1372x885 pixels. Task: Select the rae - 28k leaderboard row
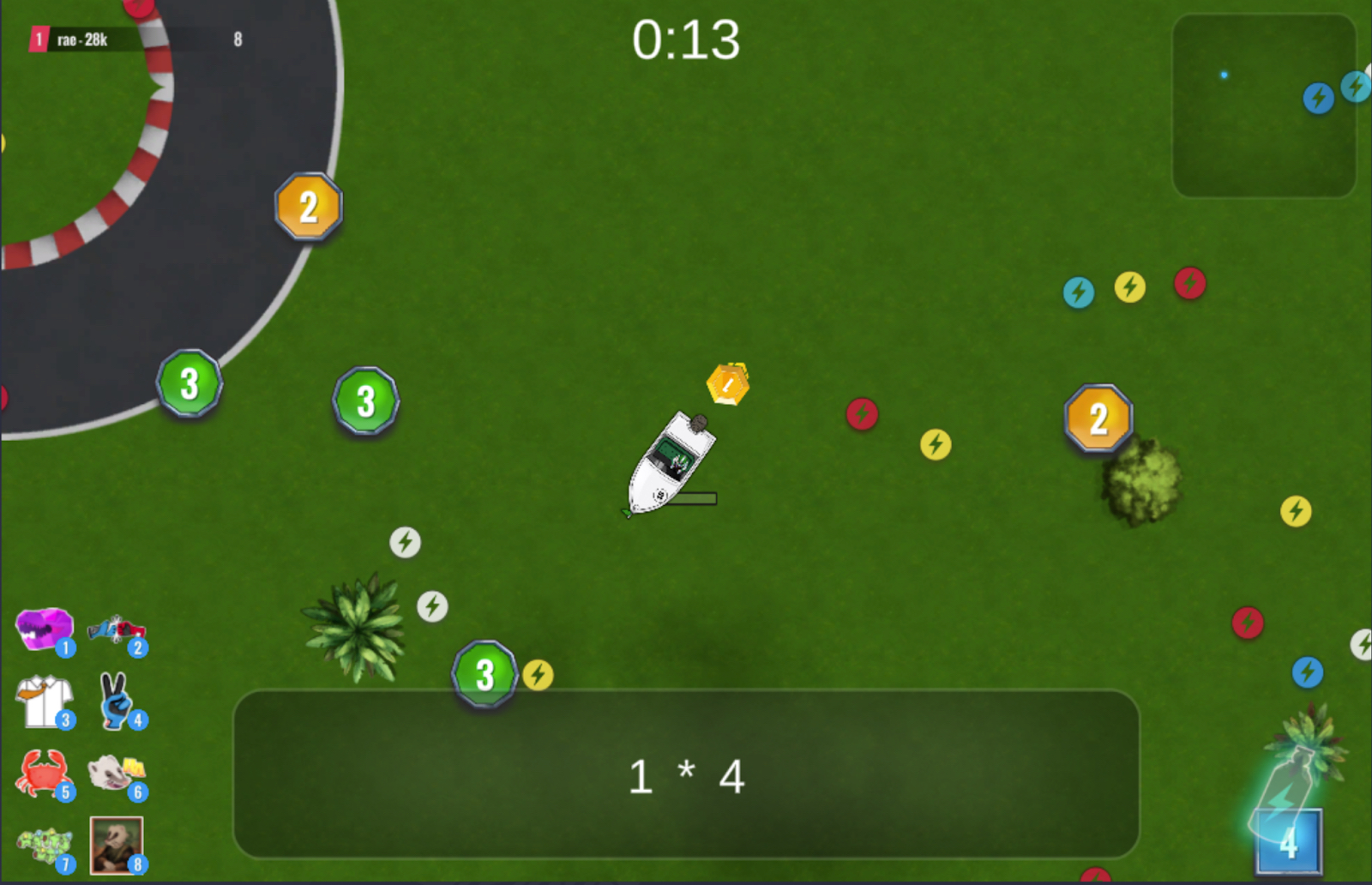click(137, 39)
